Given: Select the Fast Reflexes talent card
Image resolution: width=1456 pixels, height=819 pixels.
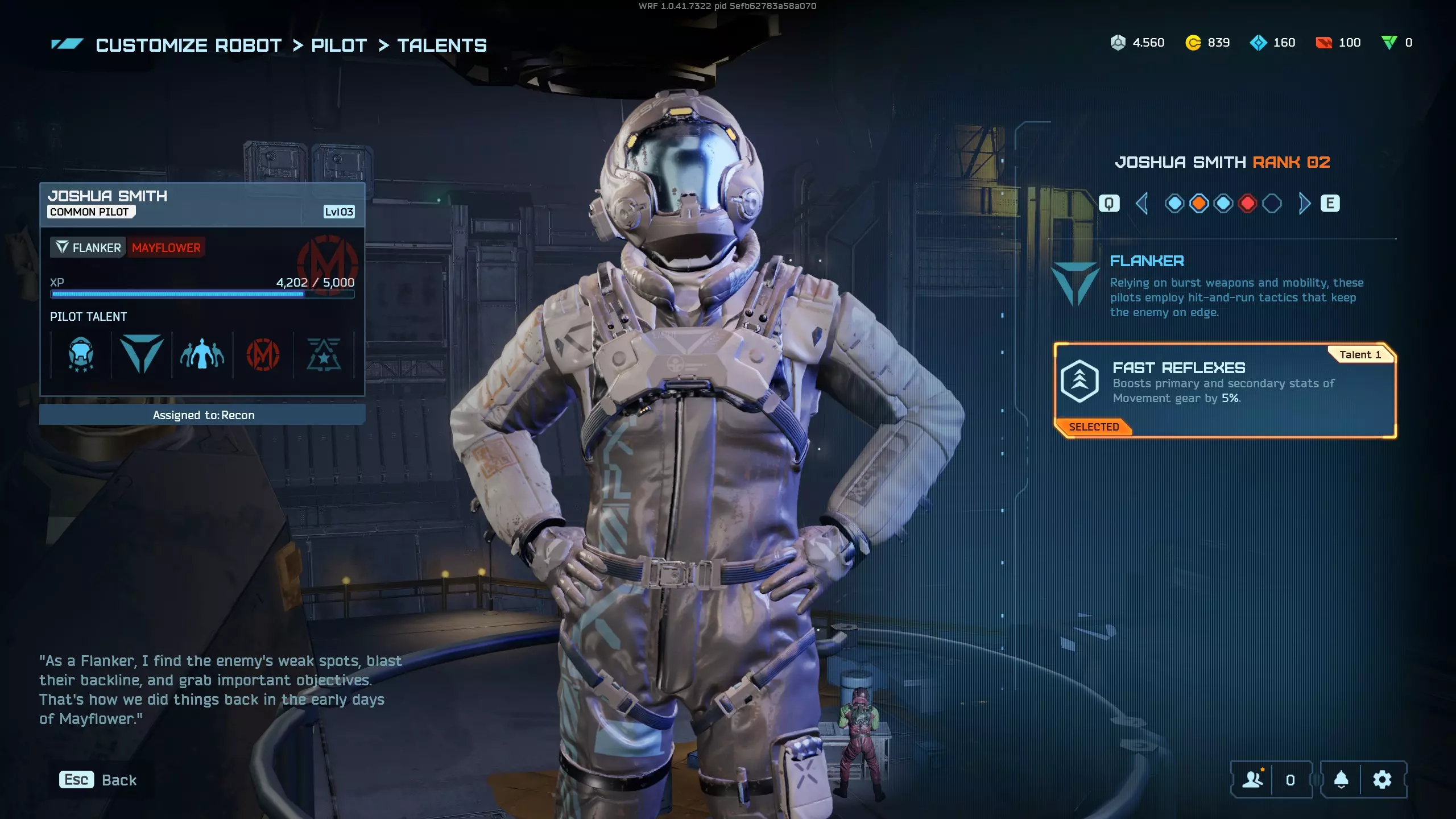Looking at the screenshot, I should pos(1225,390).
